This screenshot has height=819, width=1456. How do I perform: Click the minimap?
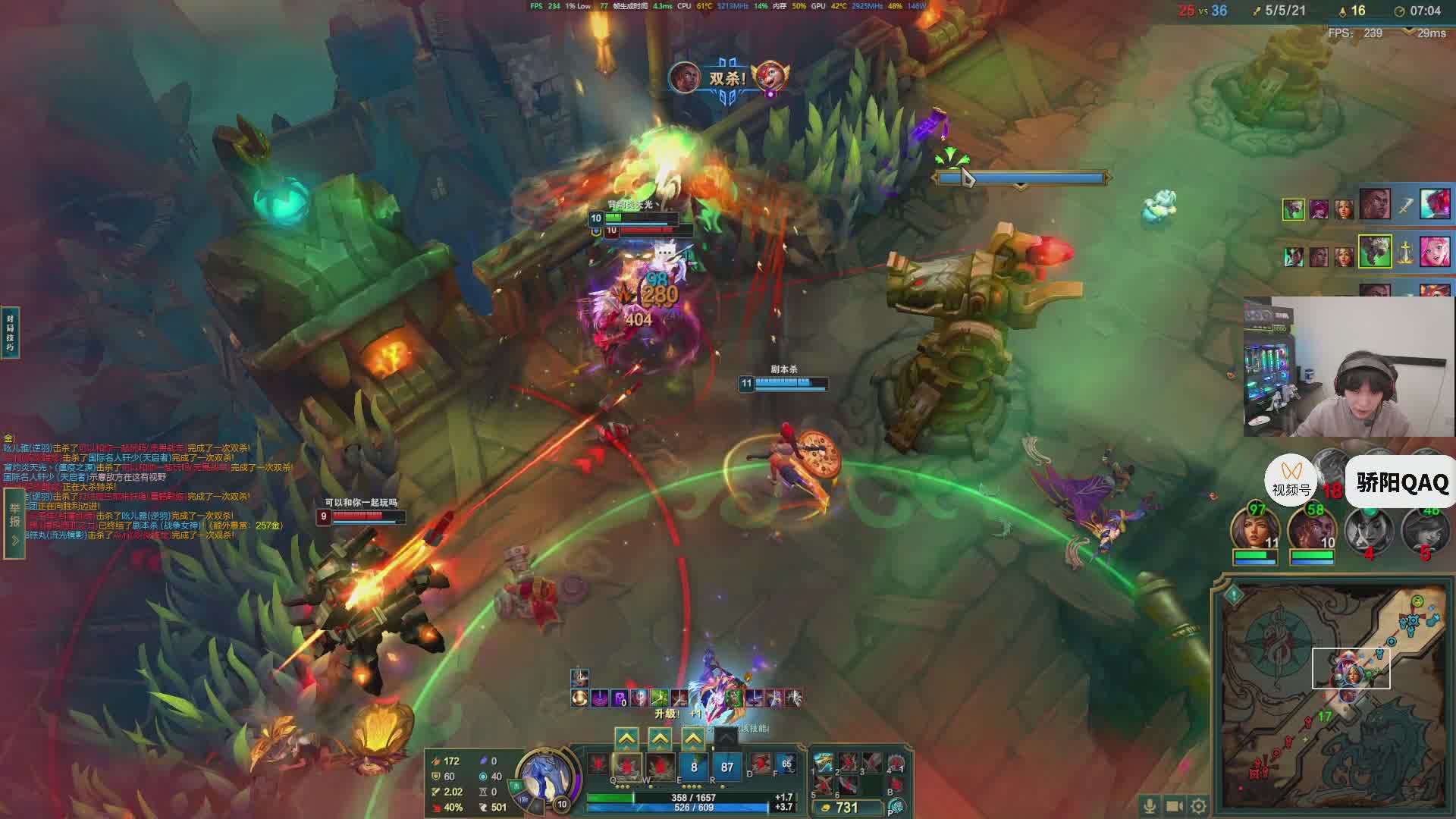(1335, 698)
